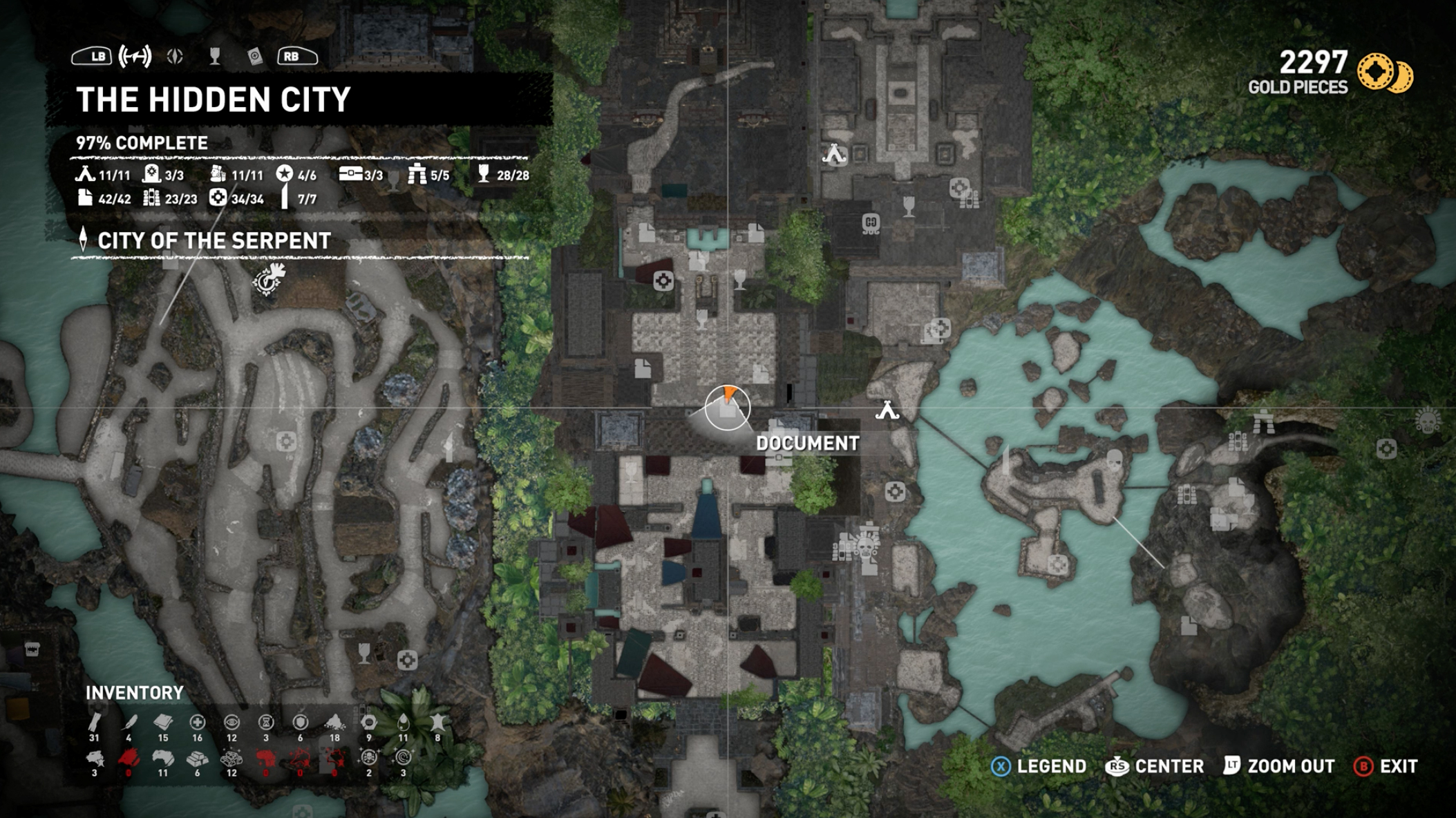1456x818 pixels.
Task: Select the base camp tent beside the lake
Action: click(x=887, y=411)
